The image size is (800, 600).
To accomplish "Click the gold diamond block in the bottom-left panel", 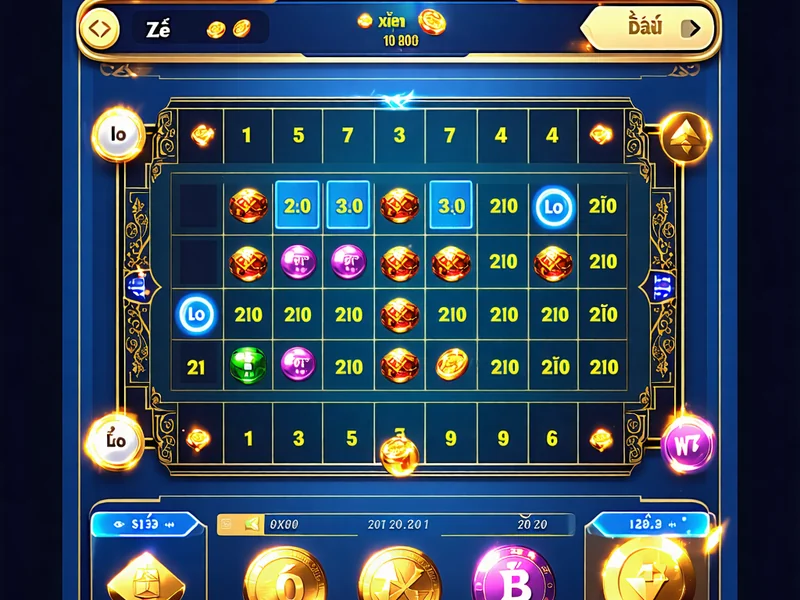I will pos(142,577).
